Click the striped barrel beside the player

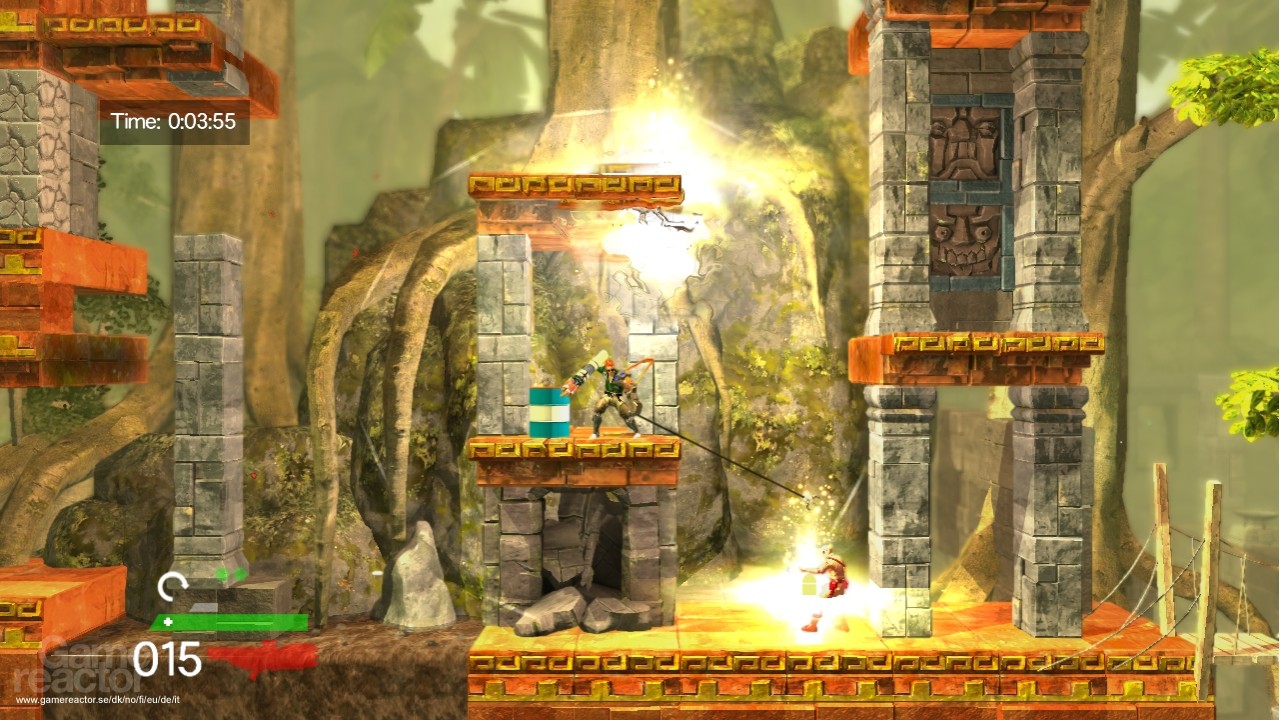coord(550,410)
